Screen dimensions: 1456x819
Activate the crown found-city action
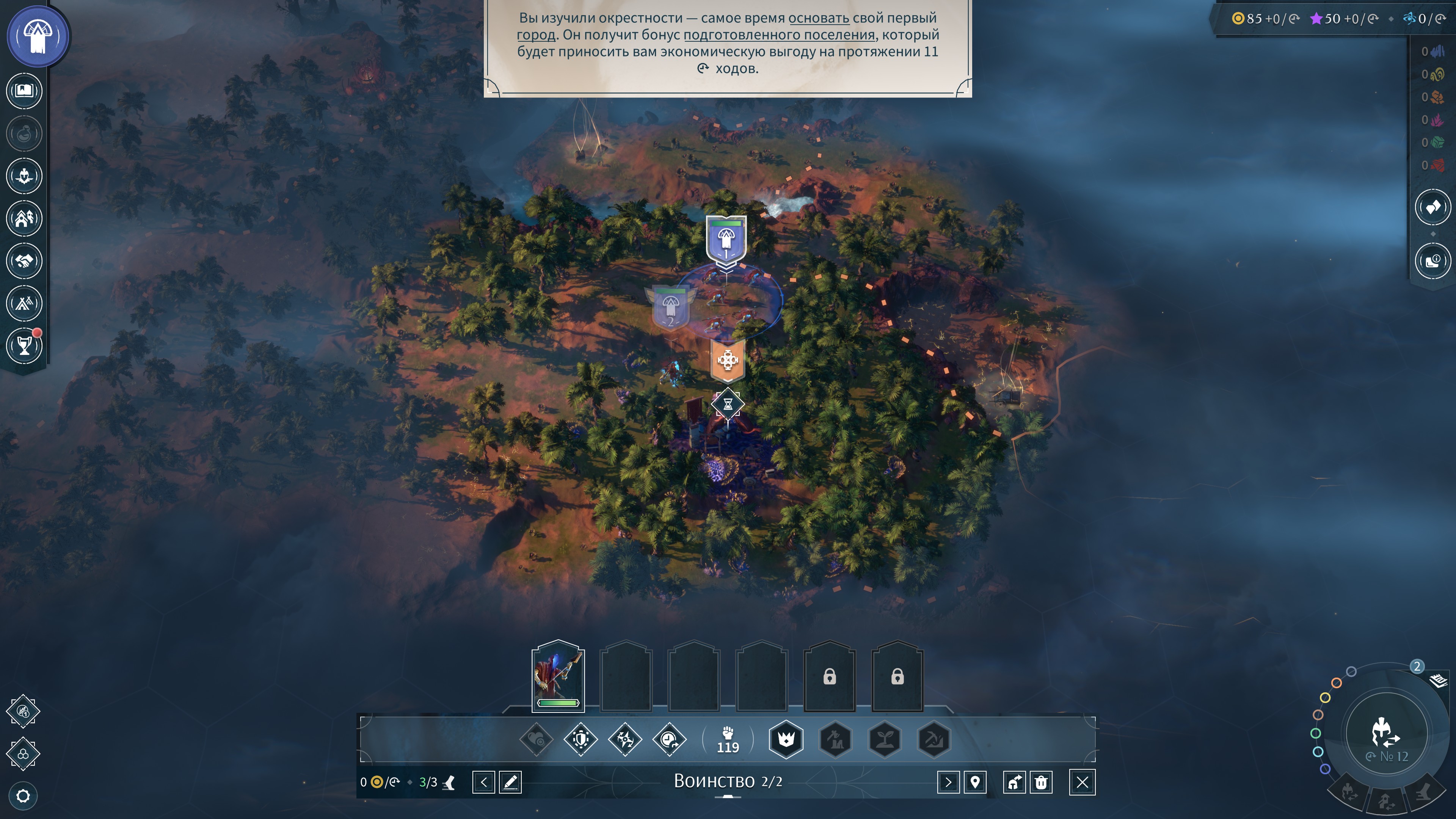tap(786, 739)
